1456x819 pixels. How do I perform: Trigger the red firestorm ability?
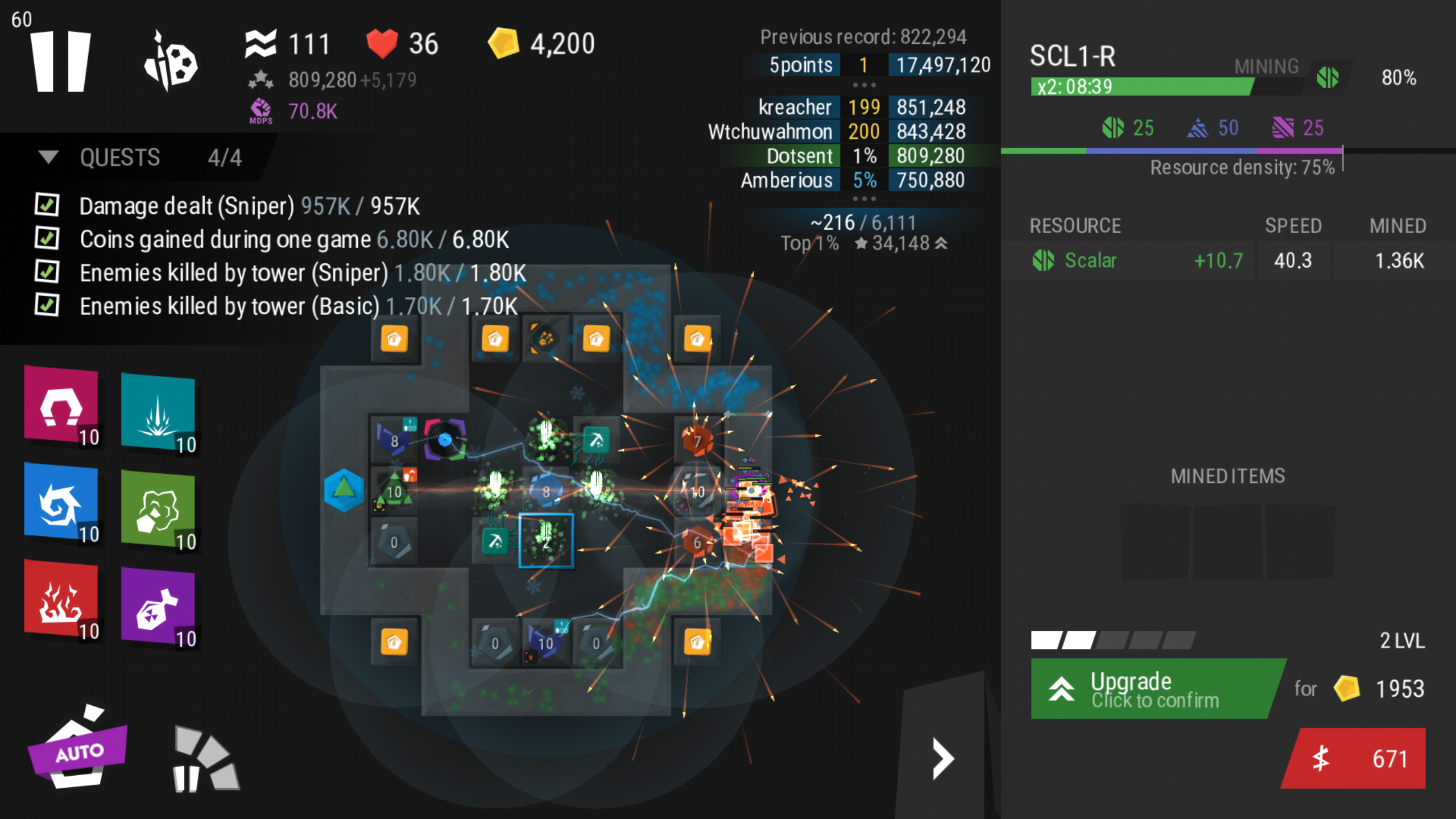(61, 601)
